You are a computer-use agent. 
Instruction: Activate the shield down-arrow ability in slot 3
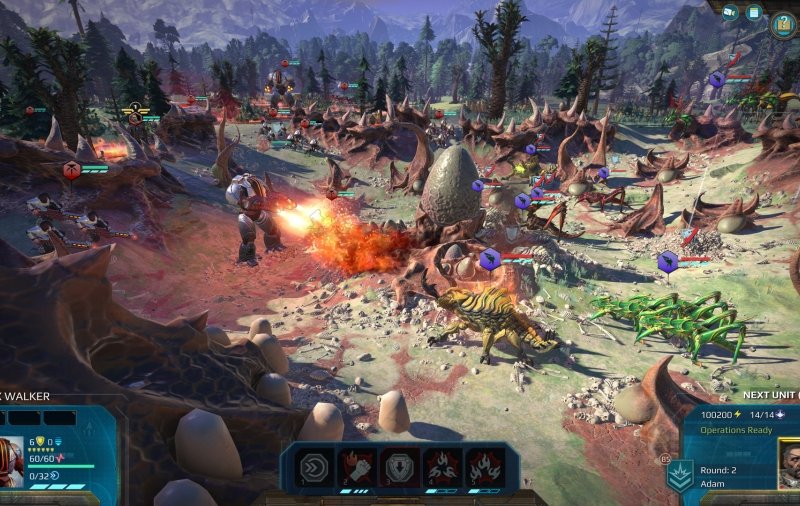point(398,466)
